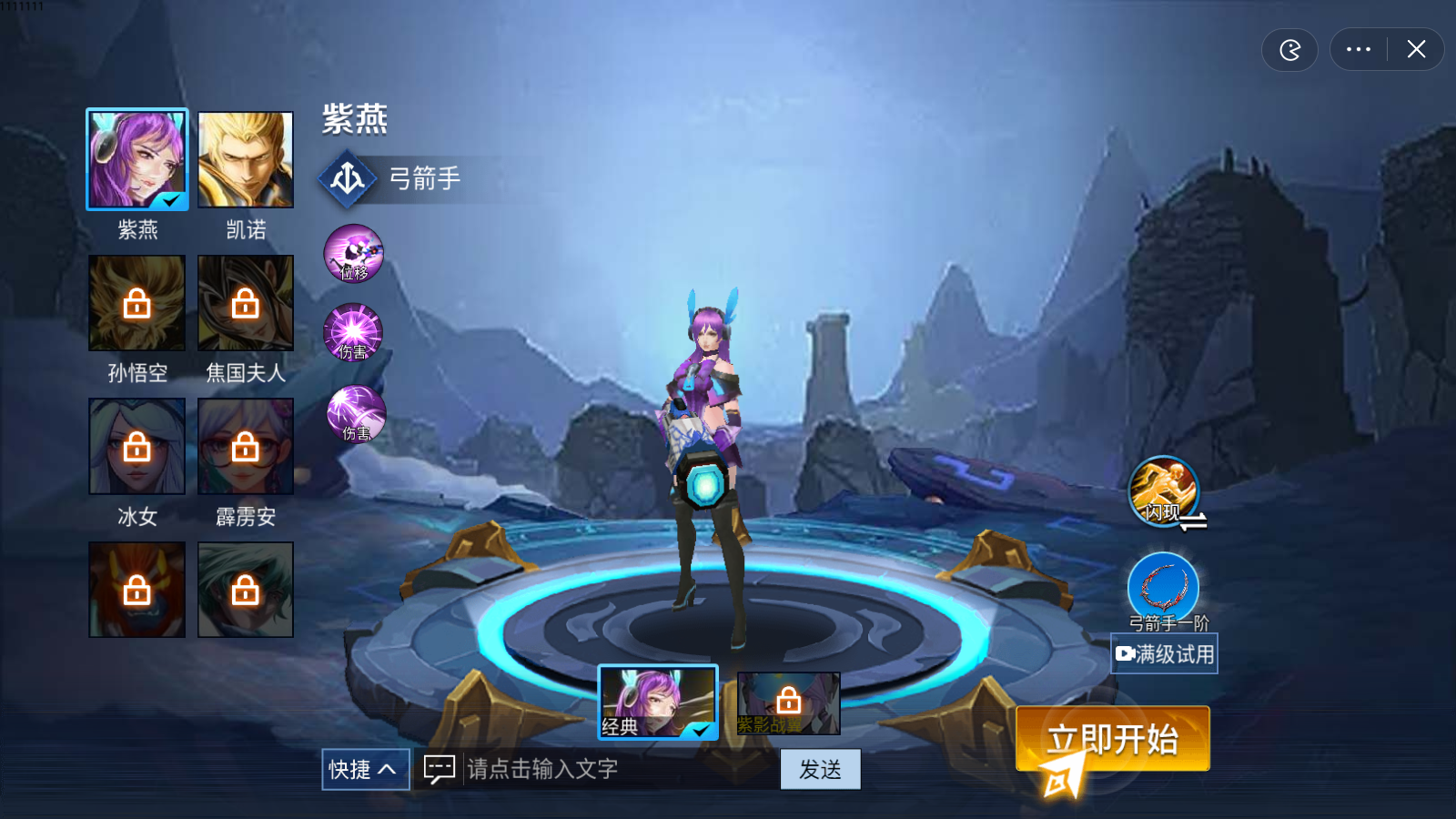Toggle selection of the 经典 skin
The width and height of the screenshot is (1456, 819).
coord(658,703)
